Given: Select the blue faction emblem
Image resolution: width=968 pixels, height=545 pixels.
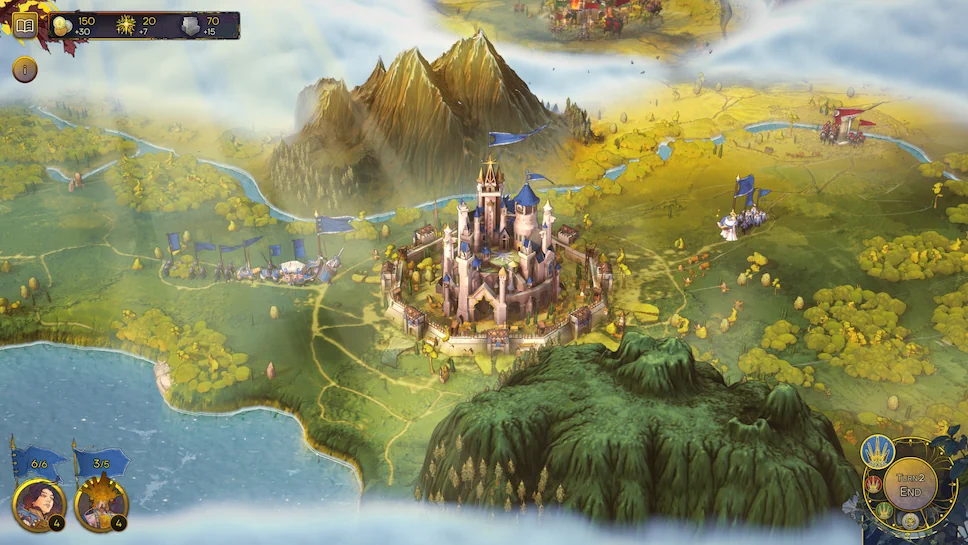Looking at the screenshot, I should [877, 453].
